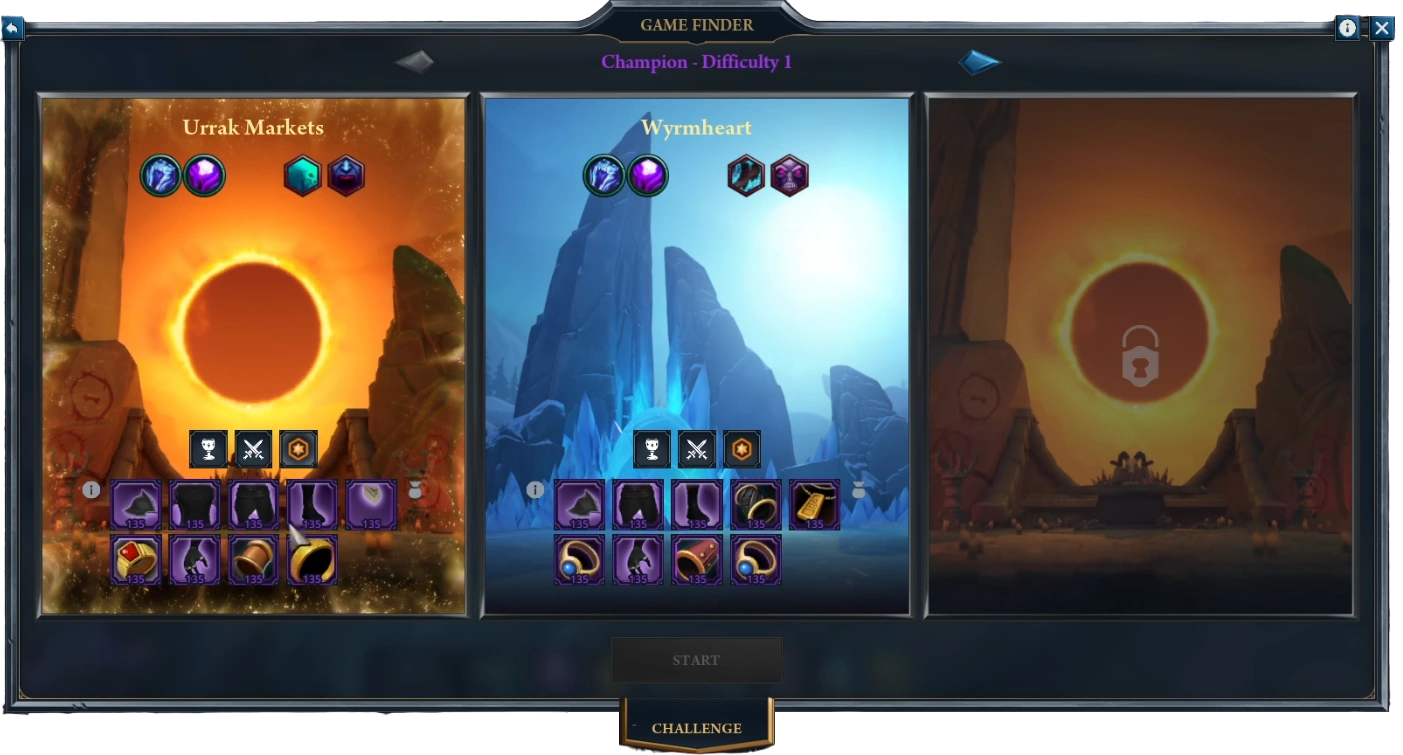Go back using the top-left arrow

point(12,28)
